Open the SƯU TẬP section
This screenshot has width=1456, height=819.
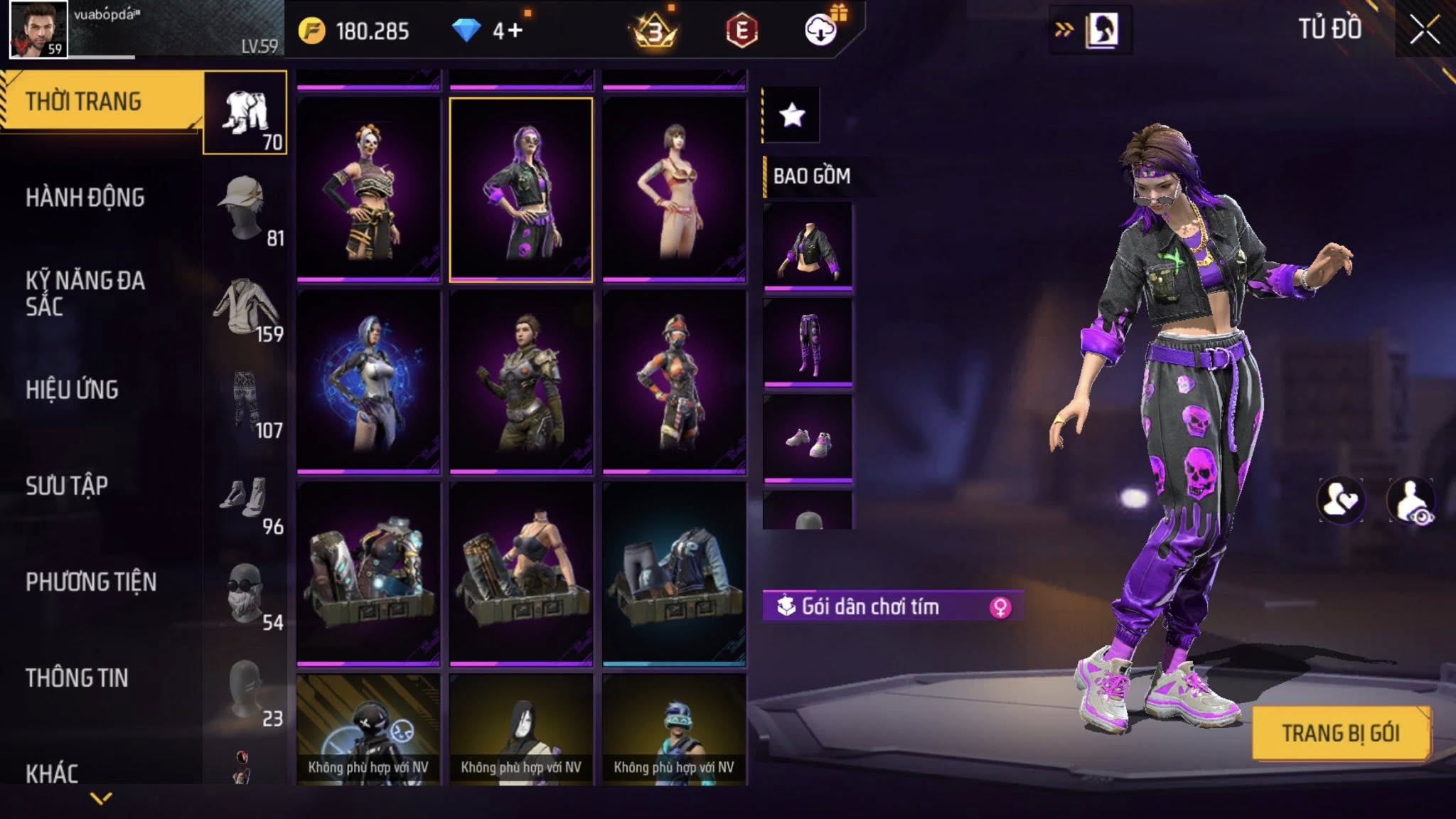(x=67, y=486)
